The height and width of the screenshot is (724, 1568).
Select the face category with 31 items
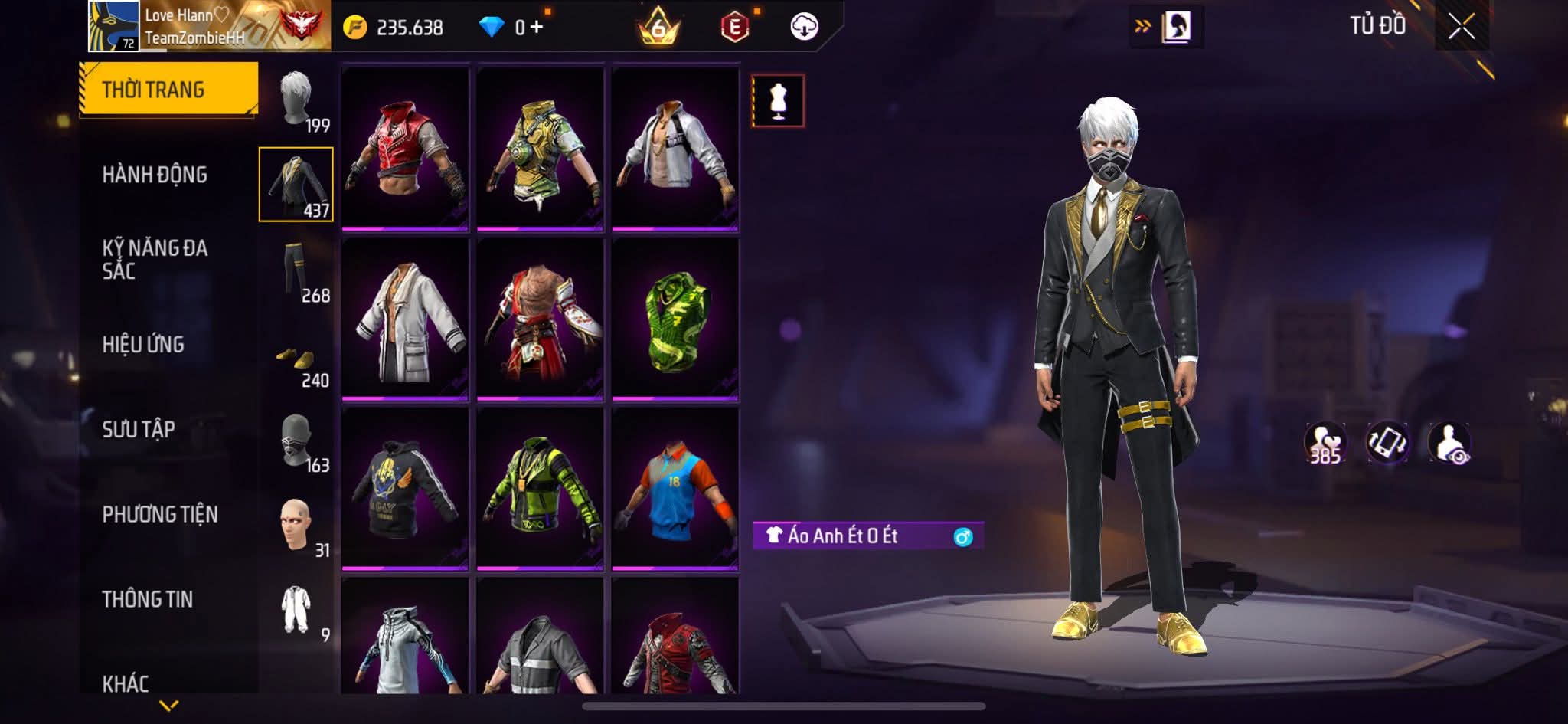296,527
